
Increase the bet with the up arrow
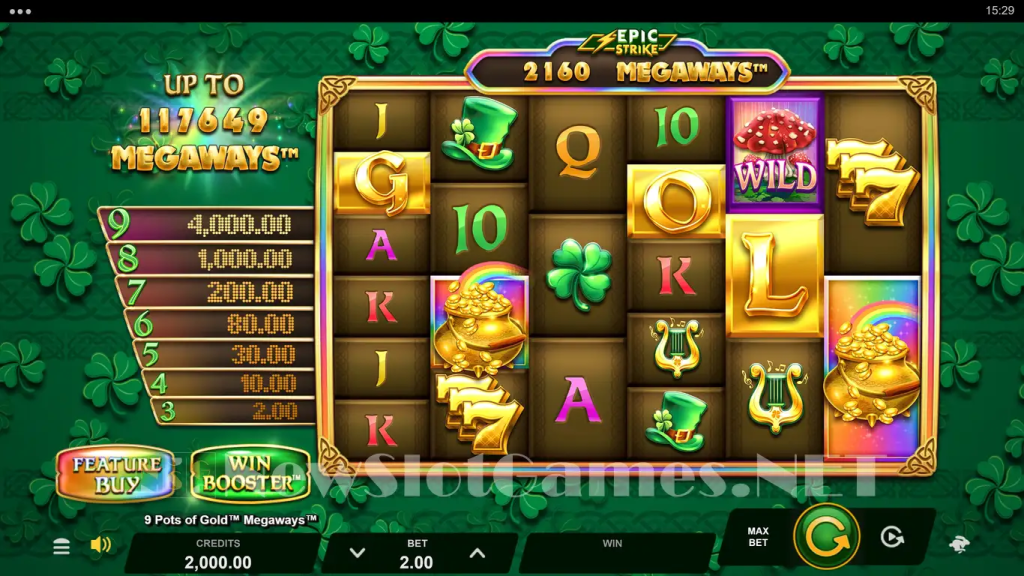(x=477, y=553)
